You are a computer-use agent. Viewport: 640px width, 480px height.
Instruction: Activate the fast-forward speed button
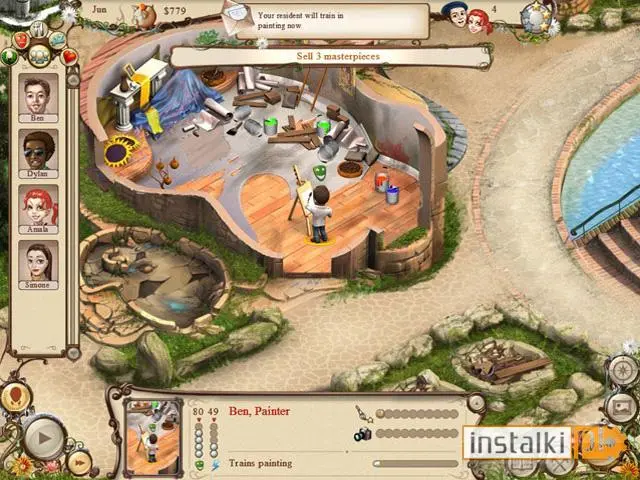click(80, 461)
